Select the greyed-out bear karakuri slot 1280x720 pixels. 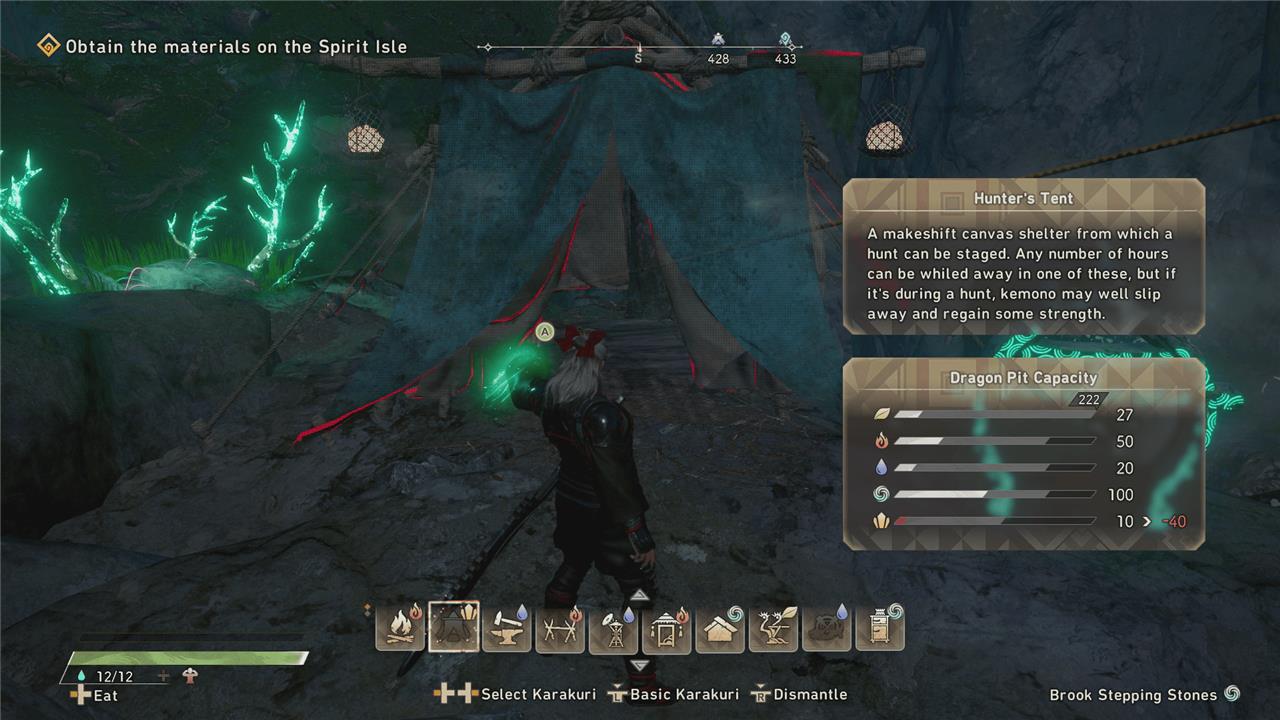[827, 627]
